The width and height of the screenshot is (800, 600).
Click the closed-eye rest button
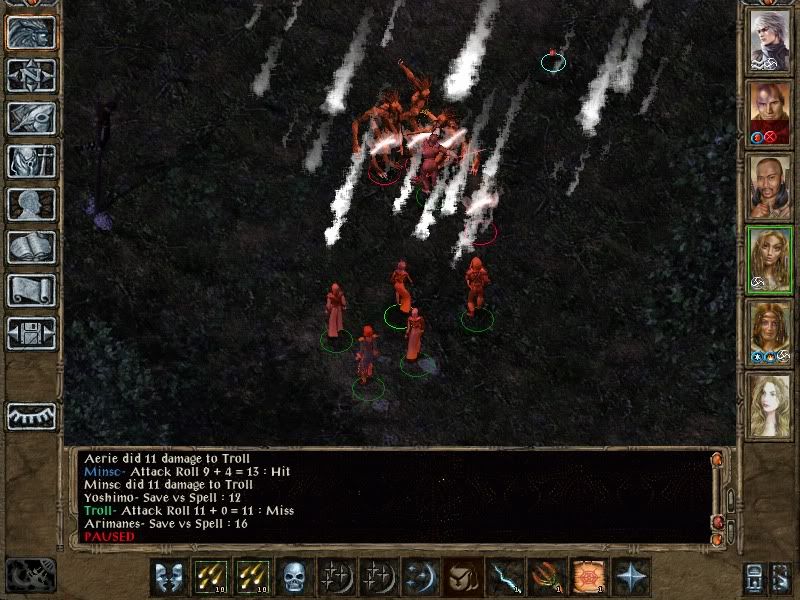[x=31, y=416]
